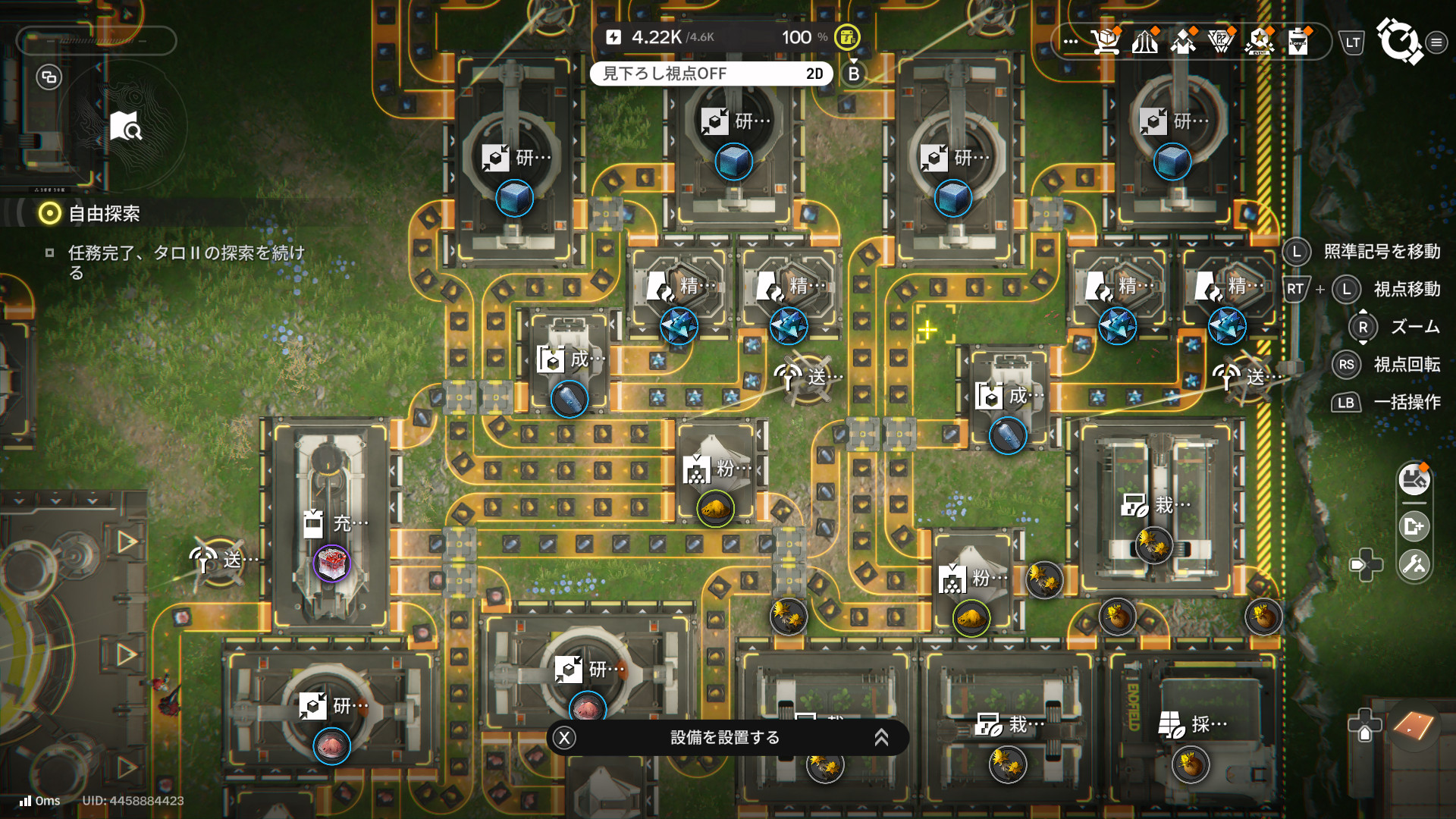1456x819 pixels.
Task: Open the factory build mode icon
Action: [x=1414, y=479]
